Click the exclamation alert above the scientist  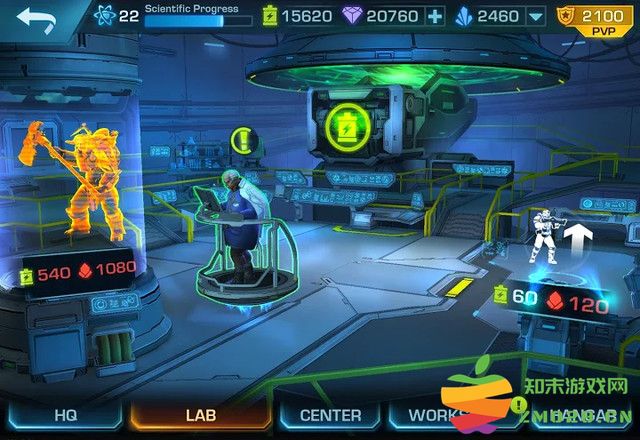pos(242,139)
